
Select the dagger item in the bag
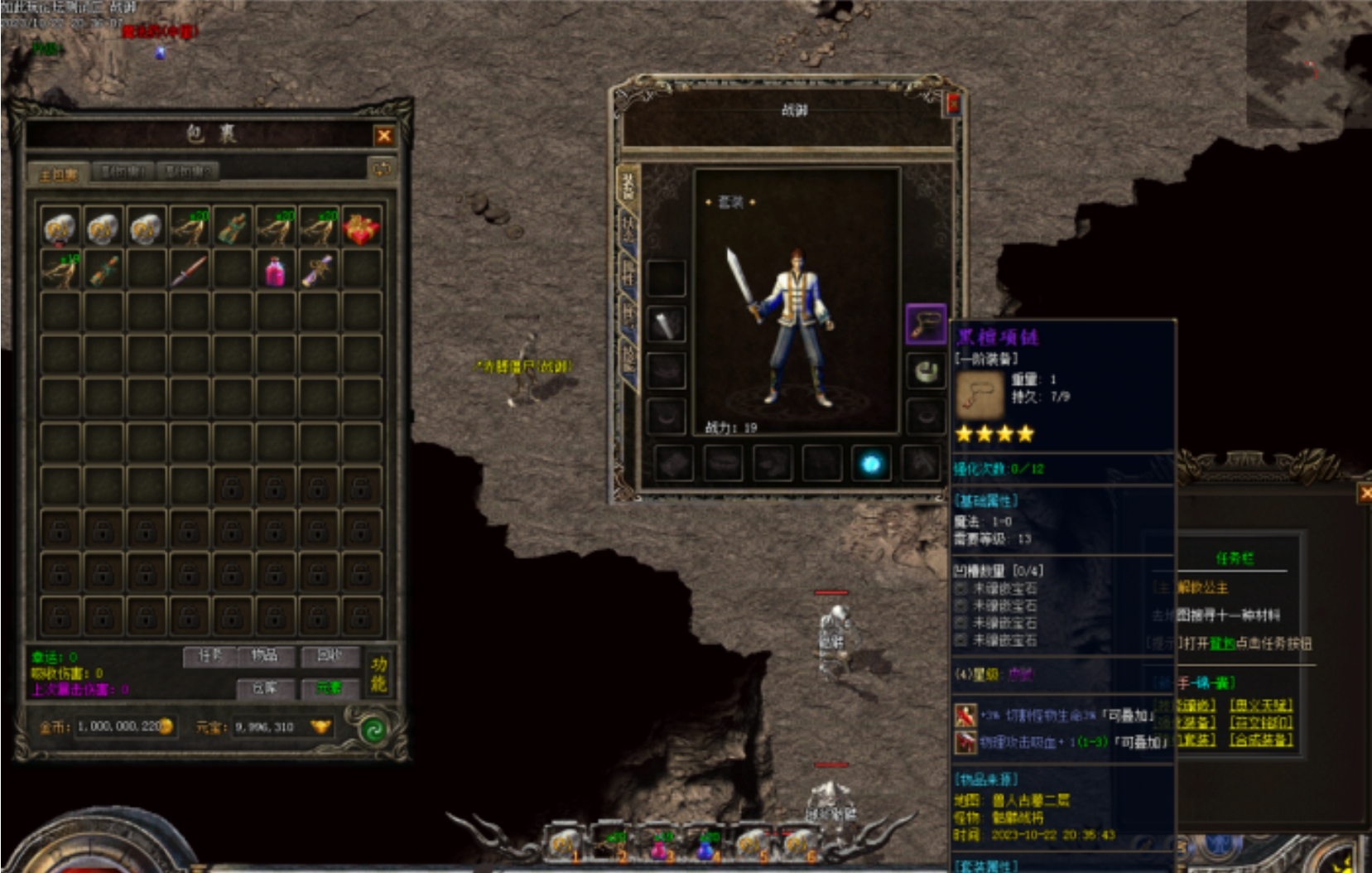point(189,271)
